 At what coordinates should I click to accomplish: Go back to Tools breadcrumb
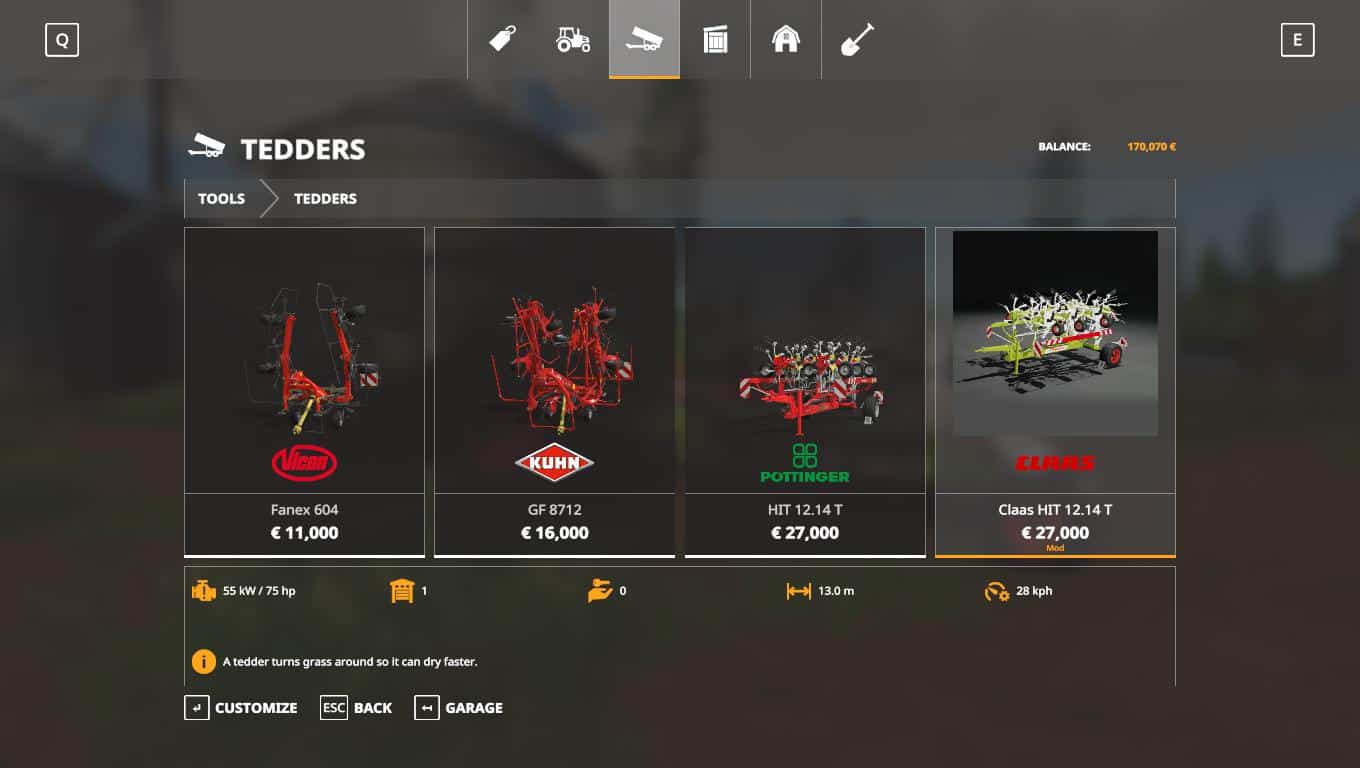(x=221, y=199)
